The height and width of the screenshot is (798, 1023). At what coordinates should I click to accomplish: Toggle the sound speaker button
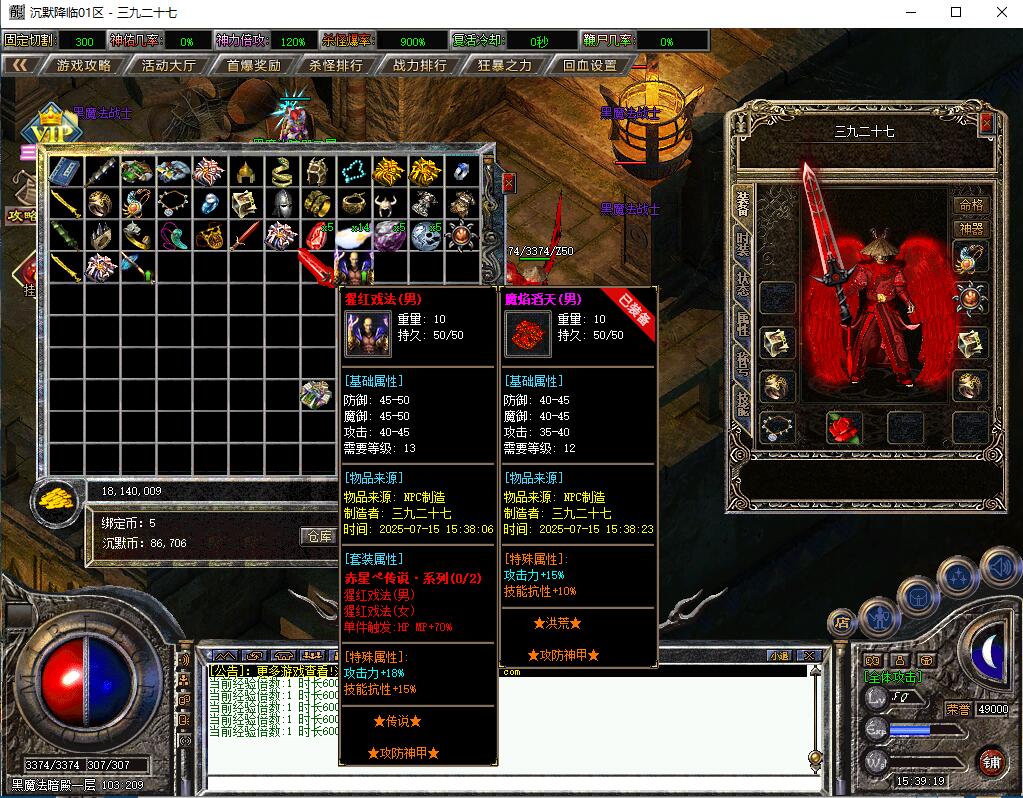point(998,568)
